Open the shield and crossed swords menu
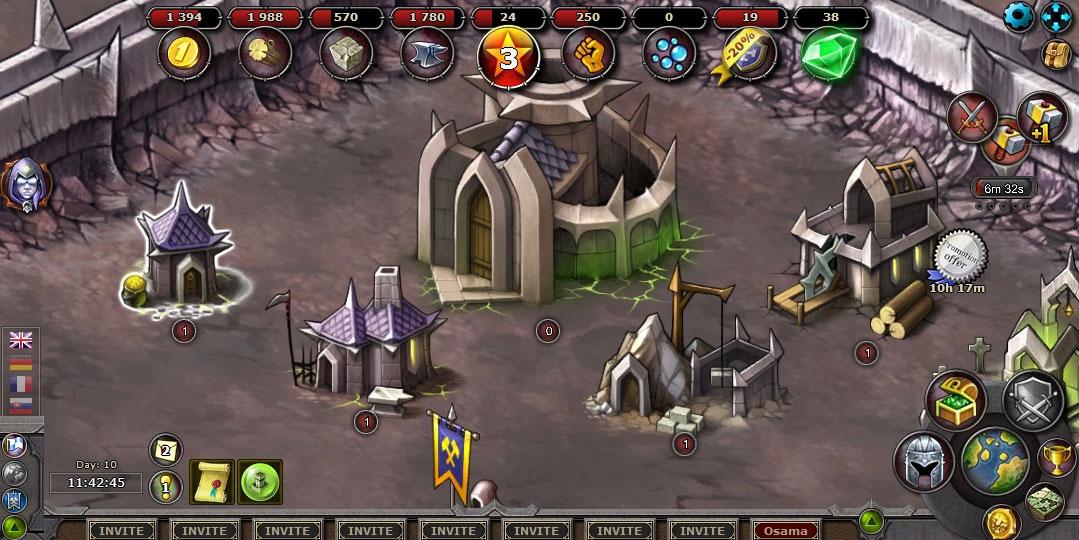The image size is (1079, 540). (1032, 399)
